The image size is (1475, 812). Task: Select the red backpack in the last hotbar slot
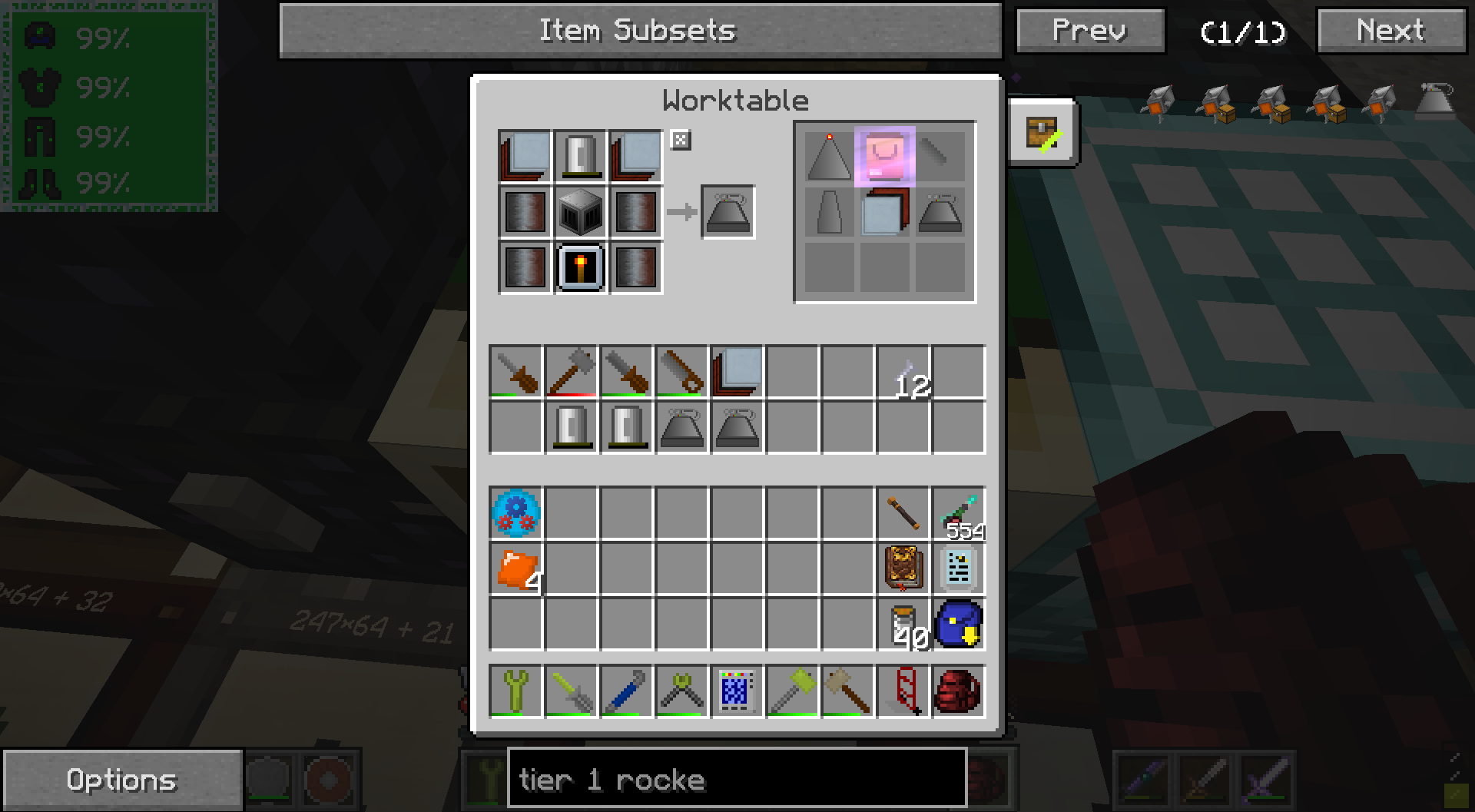pyautogui.click(x=958, y=692)
